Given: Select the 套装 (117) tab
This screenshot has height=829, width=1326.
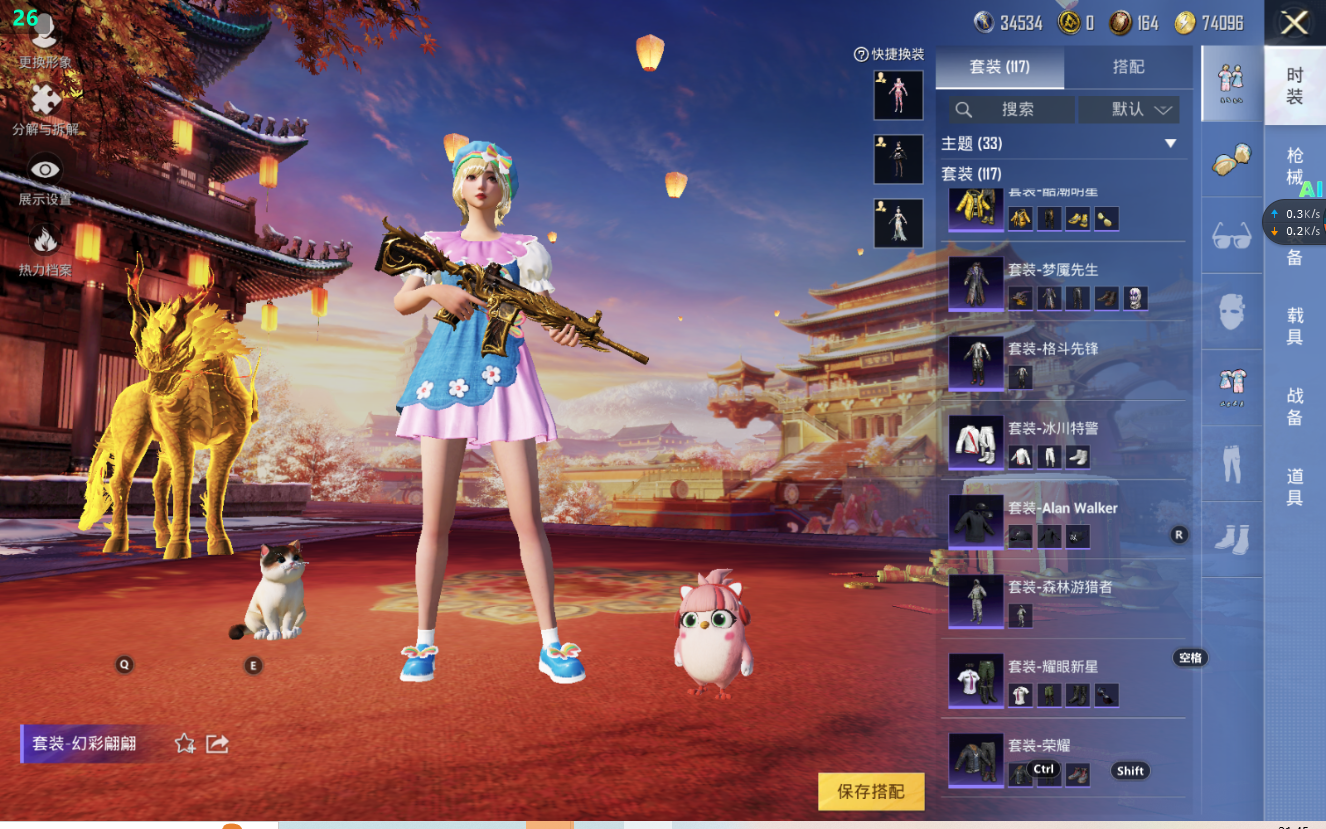Looking at the screenshot, I should (999, 67).
